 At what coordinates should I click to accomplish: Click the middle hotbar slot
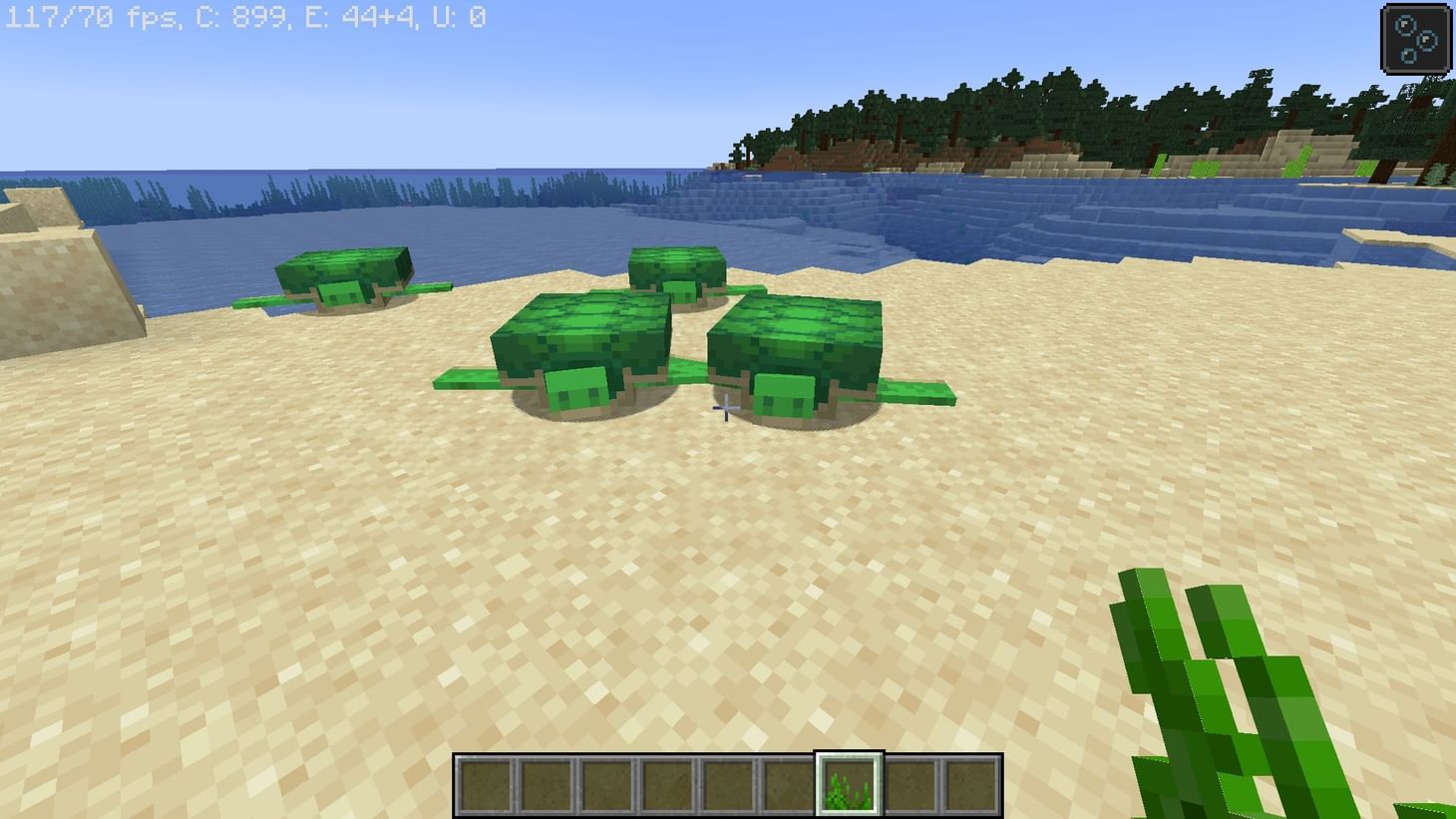[728, 786]
